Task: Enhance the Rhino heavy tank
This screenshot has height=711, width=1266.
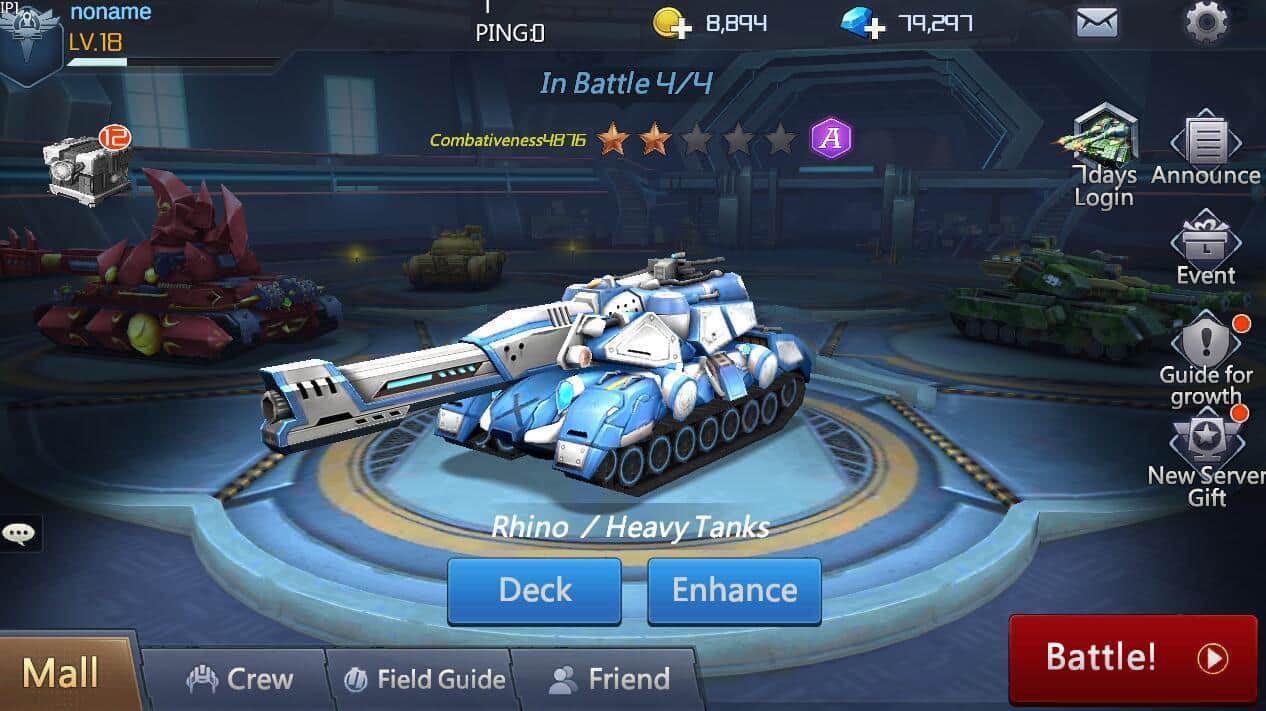Action: (734, 590)
